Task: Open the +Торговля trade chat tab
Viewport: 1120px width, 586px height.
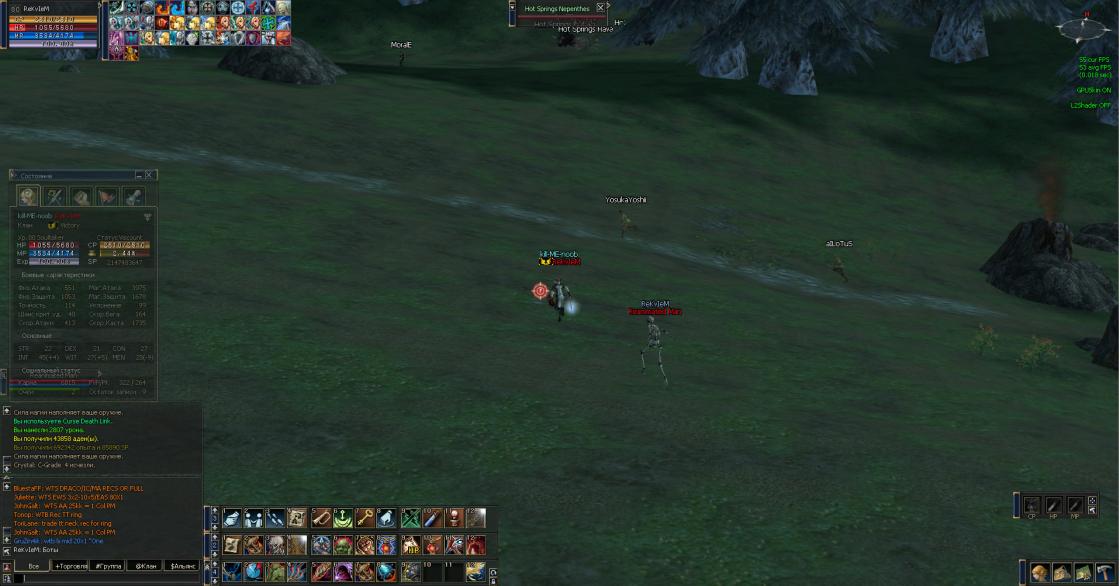Action: pos(71,566)
